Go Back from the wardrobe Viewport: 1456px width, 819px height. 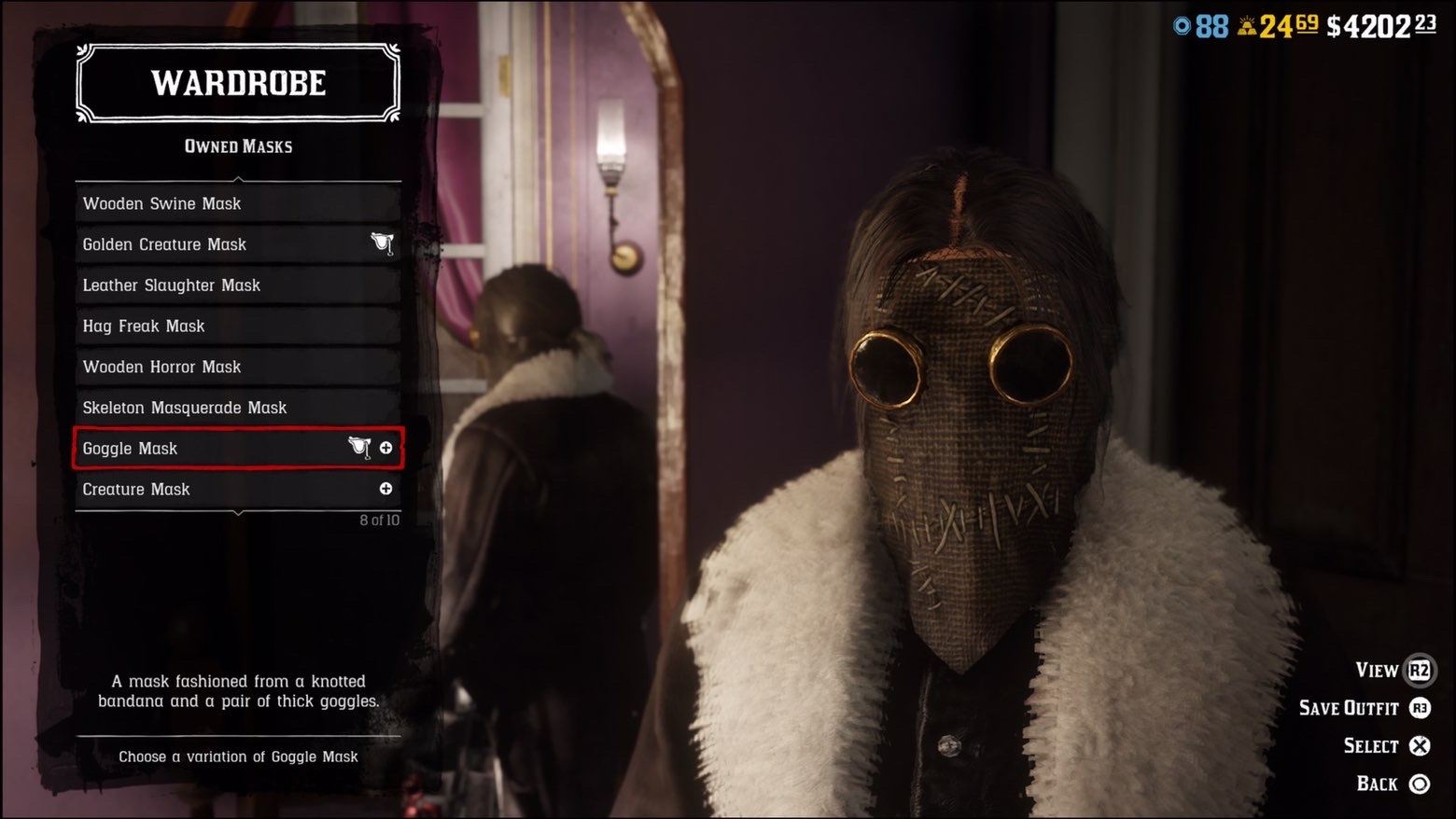pyautogui.click(x=1392, y=784)
